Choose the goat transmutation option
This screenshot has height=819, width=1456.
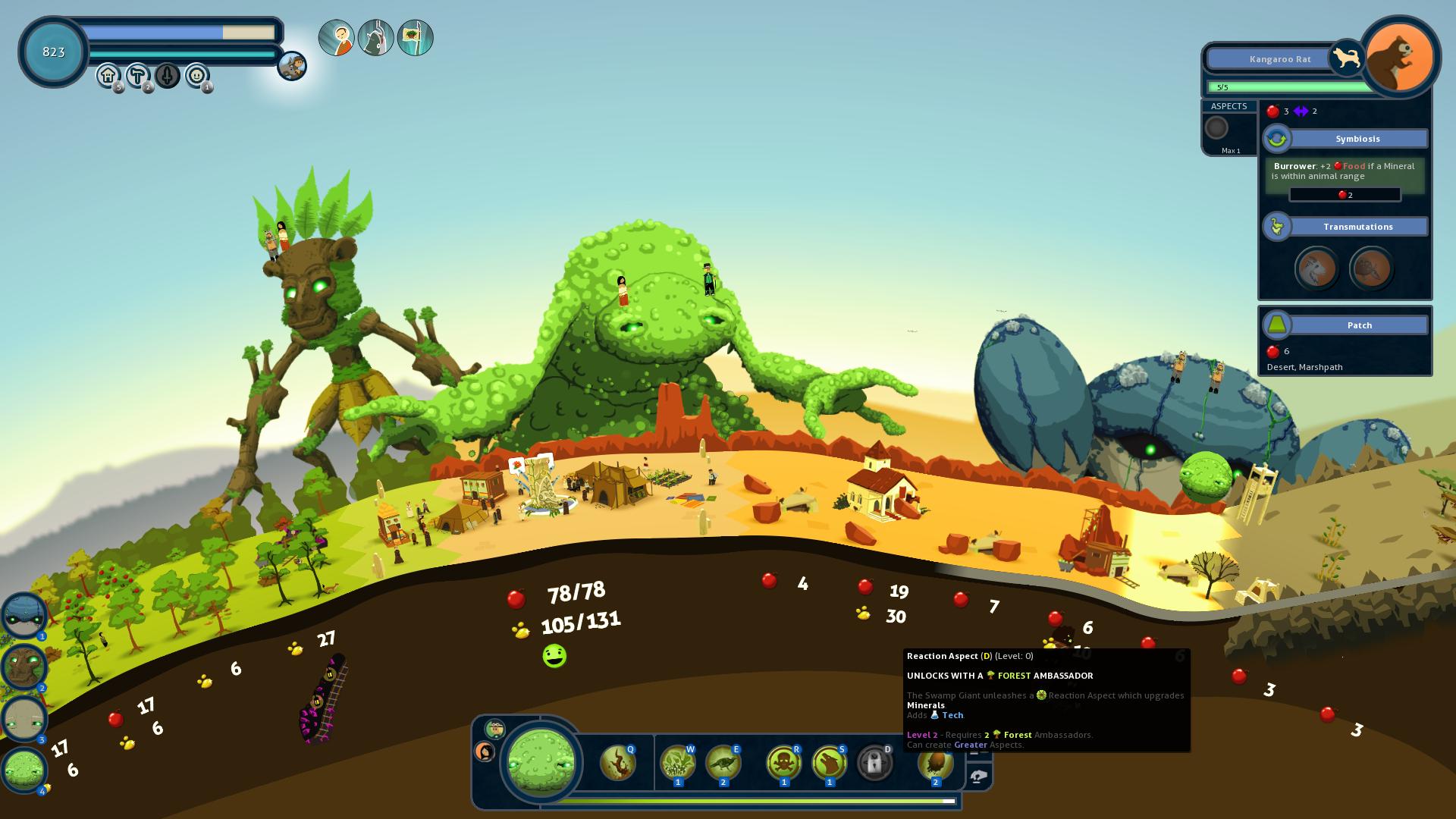[1316, 268]
